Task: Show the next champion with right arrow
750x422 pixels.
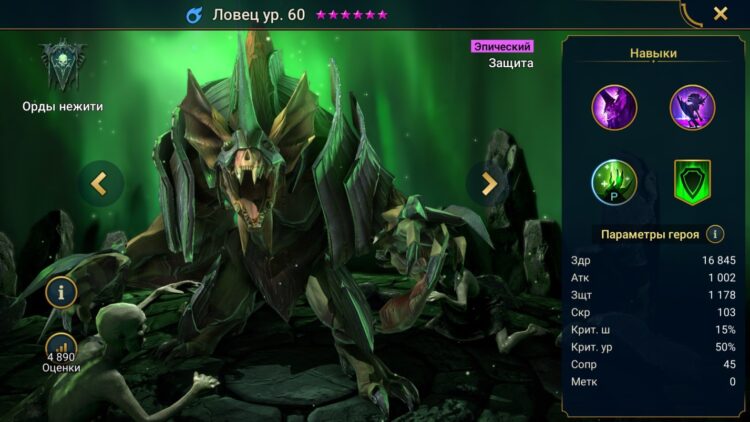Action: [489, 183]
